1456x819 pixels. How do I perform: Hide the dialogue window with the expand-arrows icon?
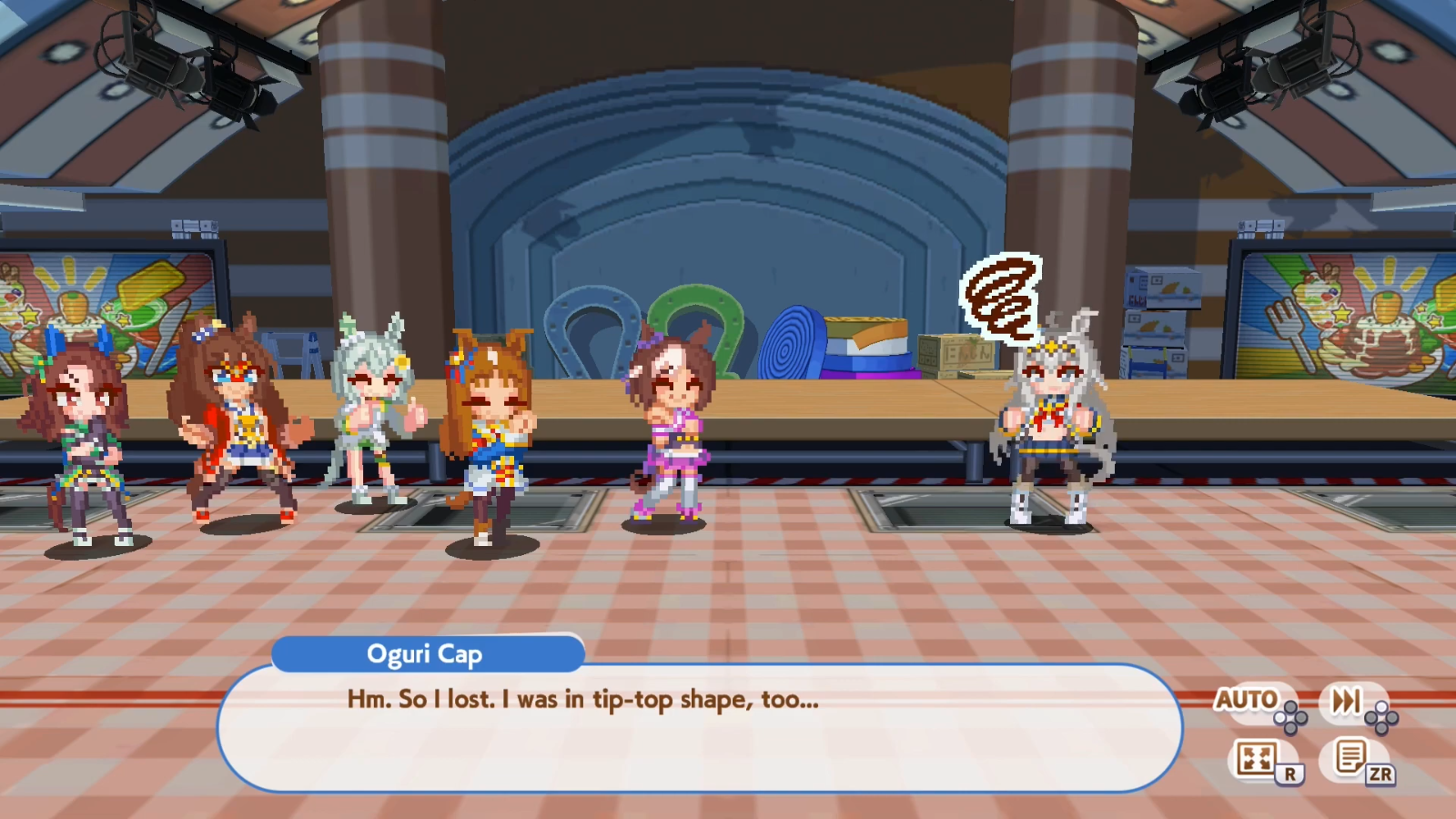(1257, 758)
